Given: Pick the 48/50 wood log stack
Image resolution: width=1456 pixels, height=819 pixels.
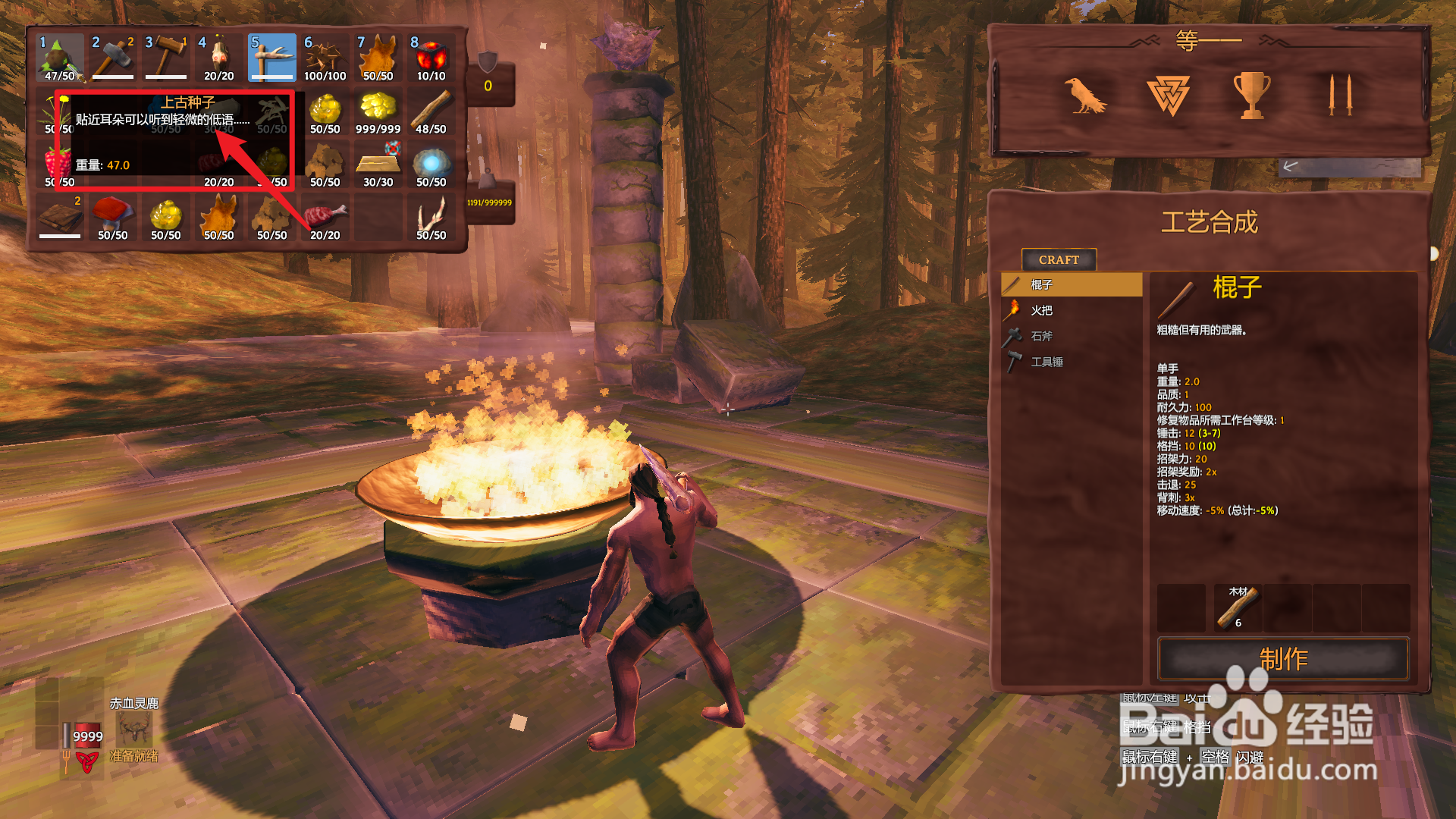Looking at the screenshot, I should coord(431,111).
